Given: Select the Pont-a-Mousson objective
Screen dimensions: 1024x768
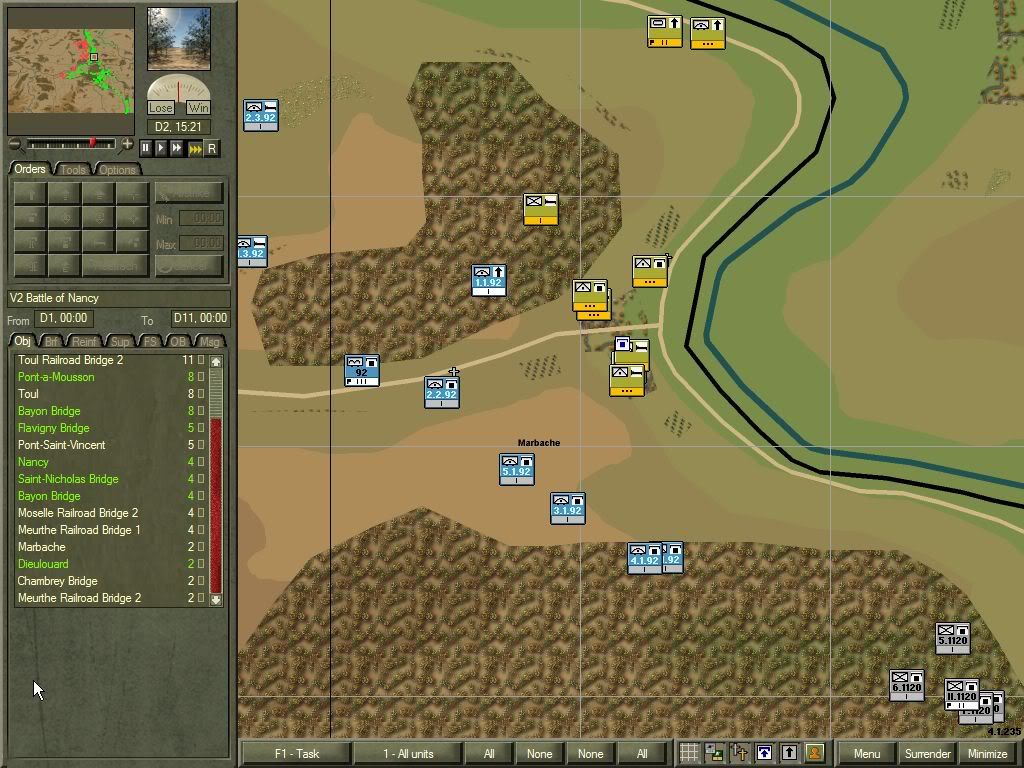Looking at the screenshot, I should [x=56, y=377].
